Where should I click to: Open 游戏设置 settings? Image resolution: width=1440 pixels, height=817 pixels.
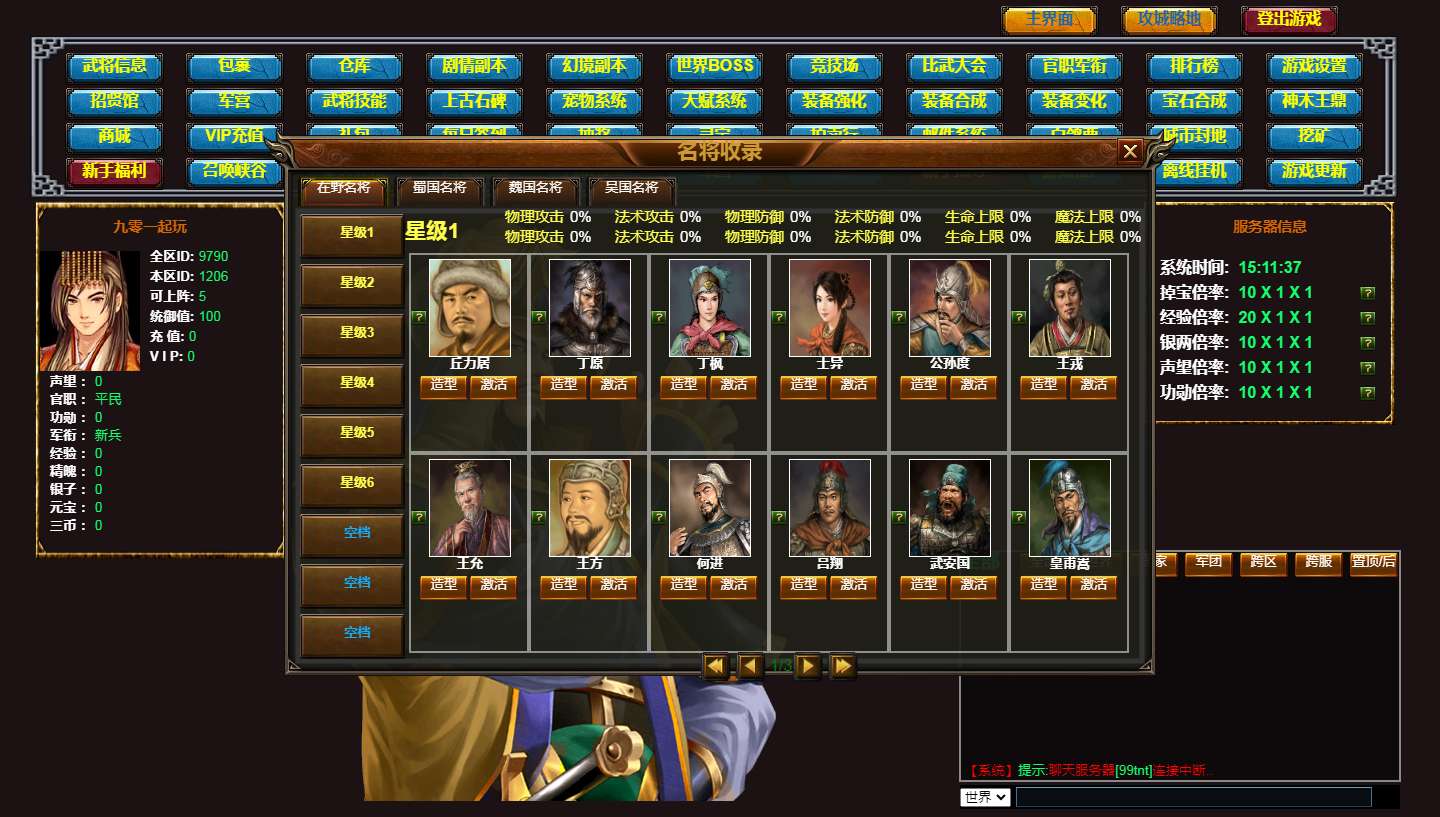pyautogui.click(x=1314, y=67)
